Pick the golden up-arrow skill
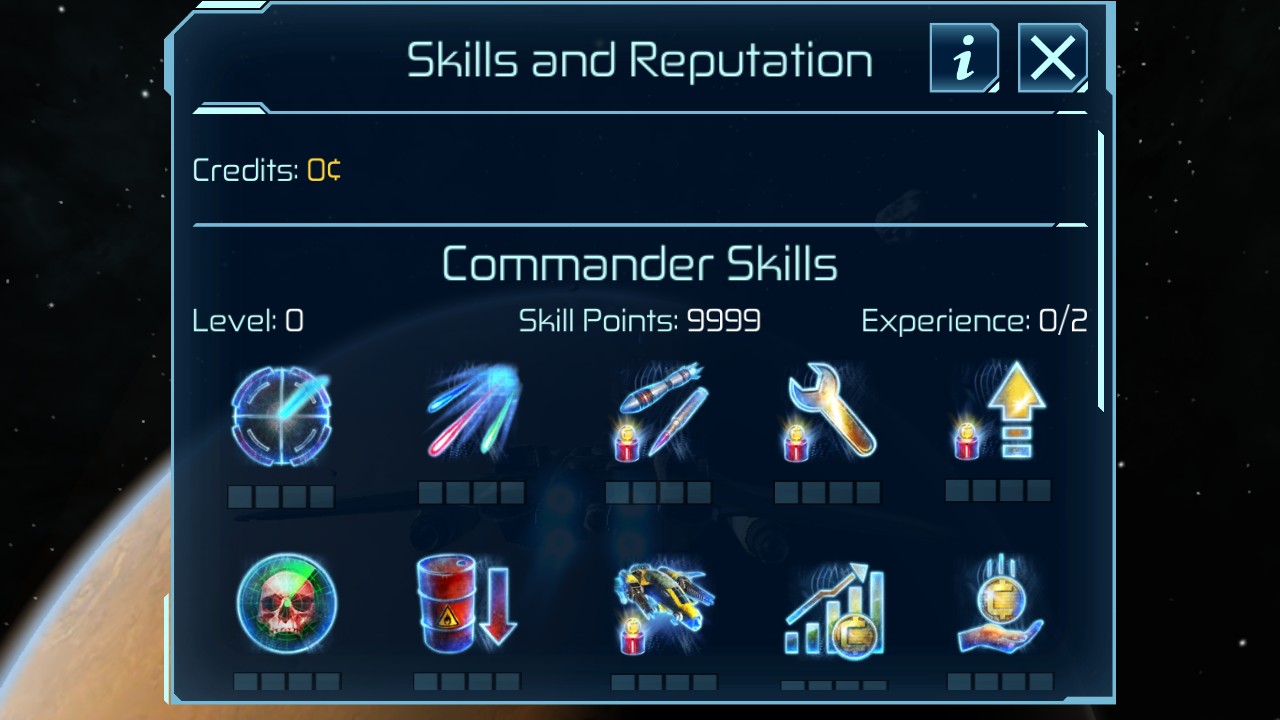This screenshot has height=720, width=1280. pyautogui.click(x=998, y=412)
